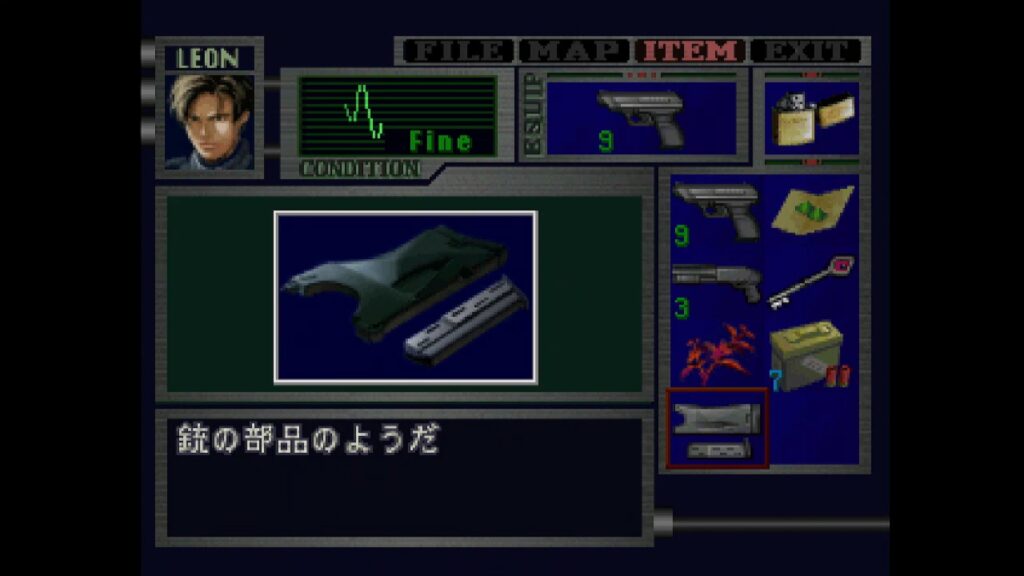The image size is (1024, 576).
Task: Select the gun parts inventory slot
Action: pos(716,428)
